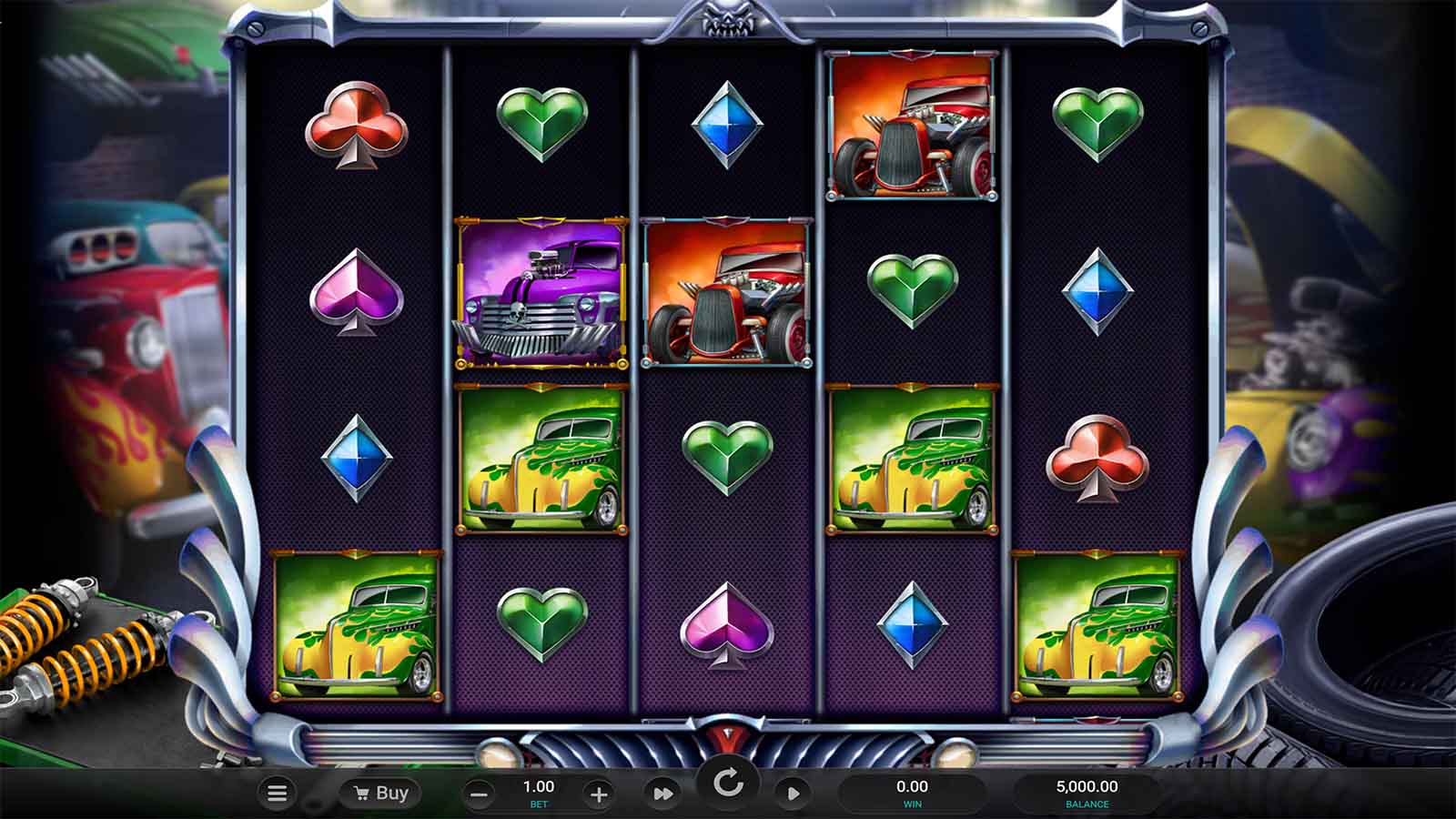Image resolution: width=1456 pixels, height=819 pixels.
Task: Increase the bet with the plus button
Action: tap(598, 794)
